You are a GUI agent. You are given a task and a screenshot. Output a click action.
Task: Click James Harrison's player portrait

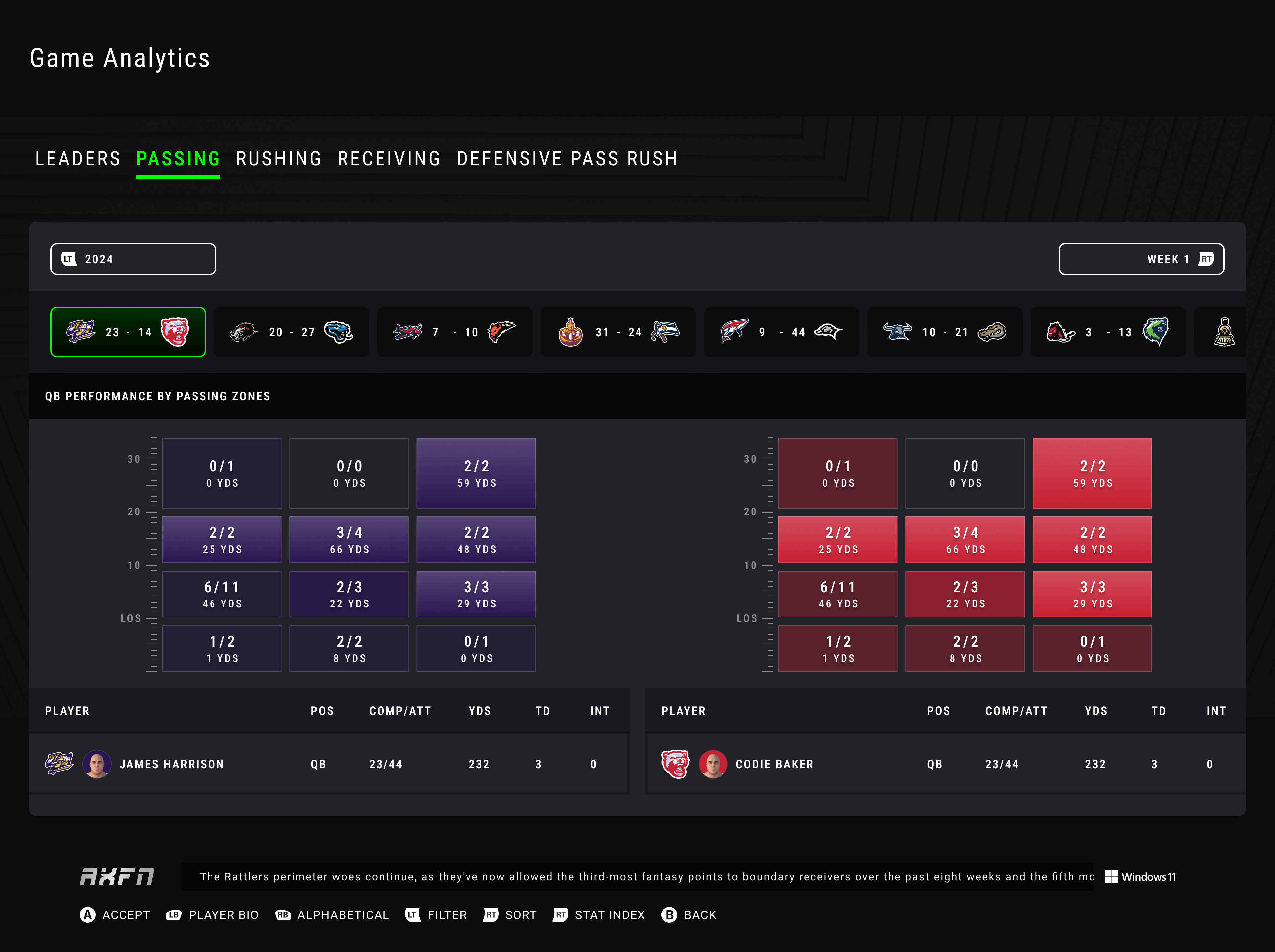tap(97, 764)
